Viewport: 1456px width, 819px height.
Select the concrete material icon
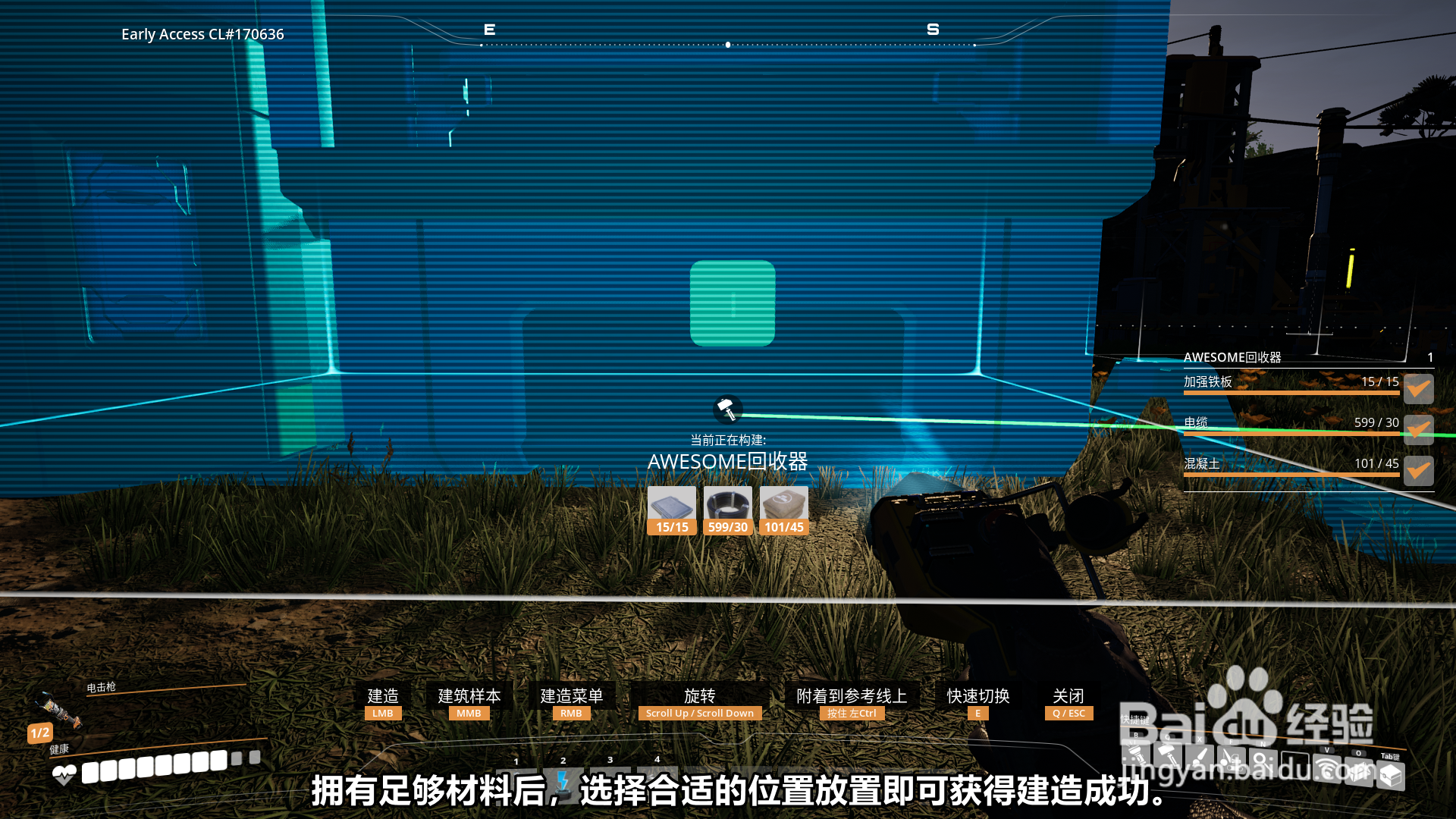783,503
